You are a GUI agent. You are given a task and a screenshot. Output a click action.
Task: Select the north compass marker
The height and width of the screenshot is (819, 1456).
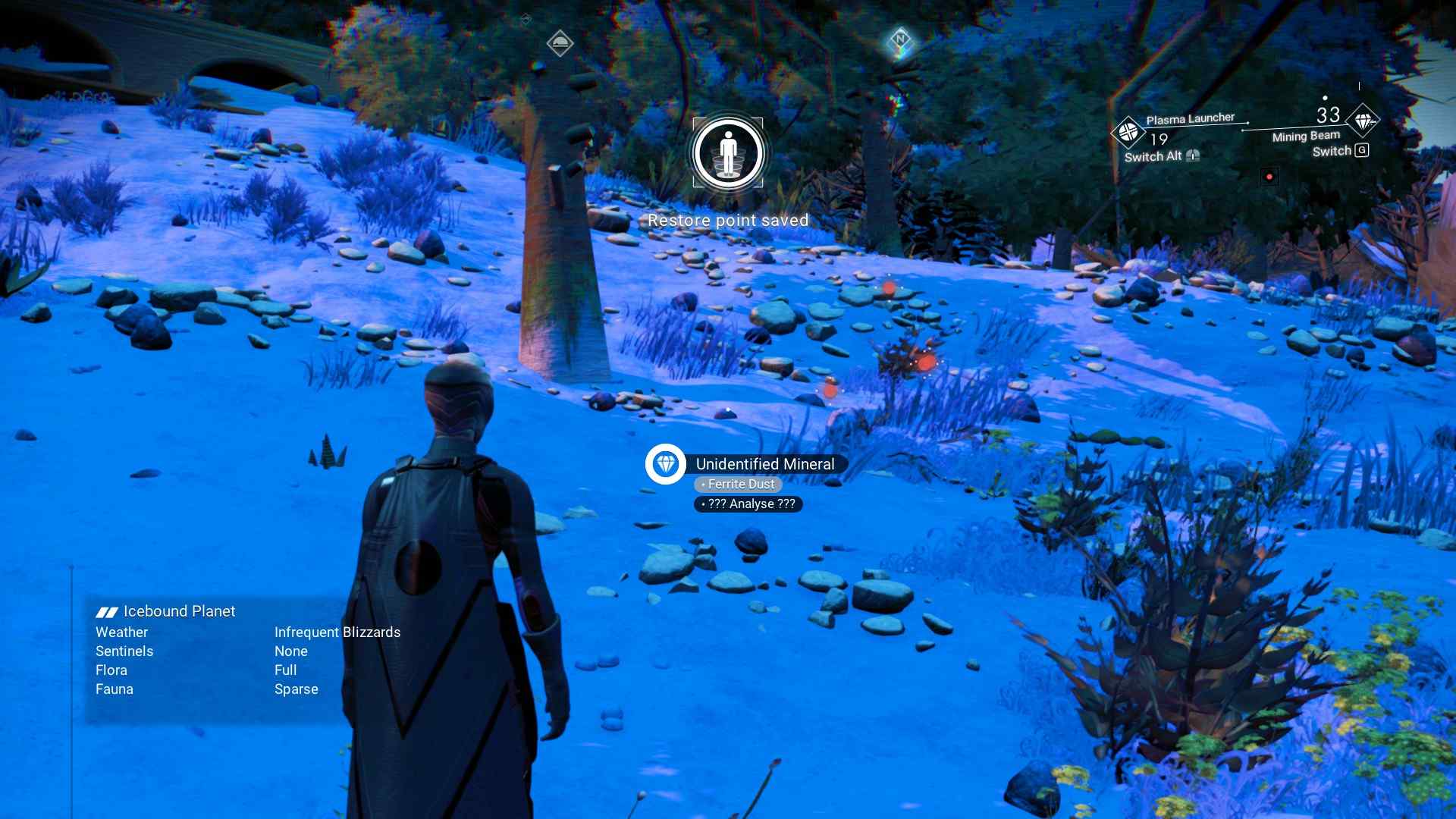[x=900, y=39]
